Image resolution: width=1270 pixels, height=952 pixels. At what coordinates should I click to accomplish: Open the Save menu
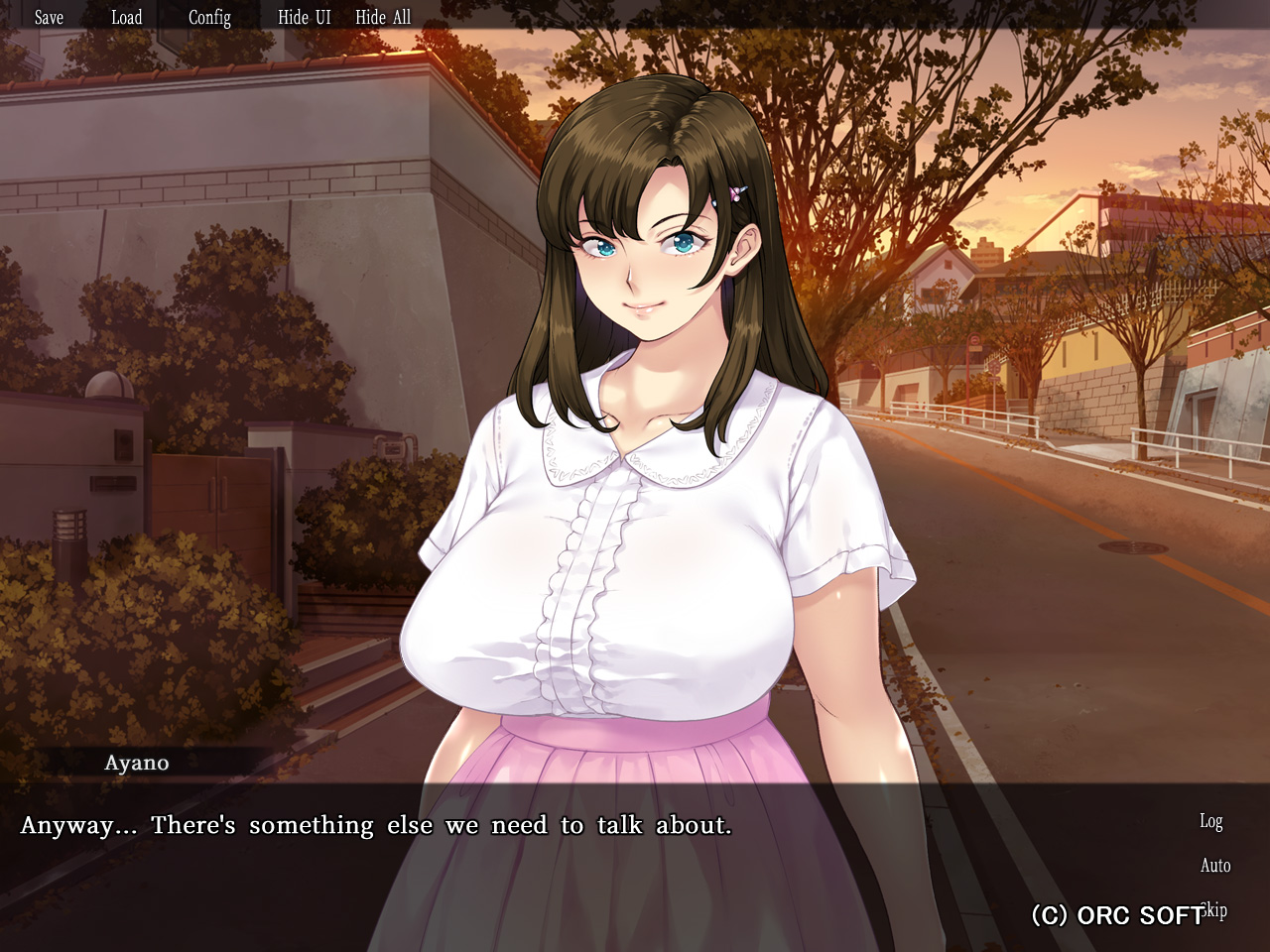[x=49, y=17]
